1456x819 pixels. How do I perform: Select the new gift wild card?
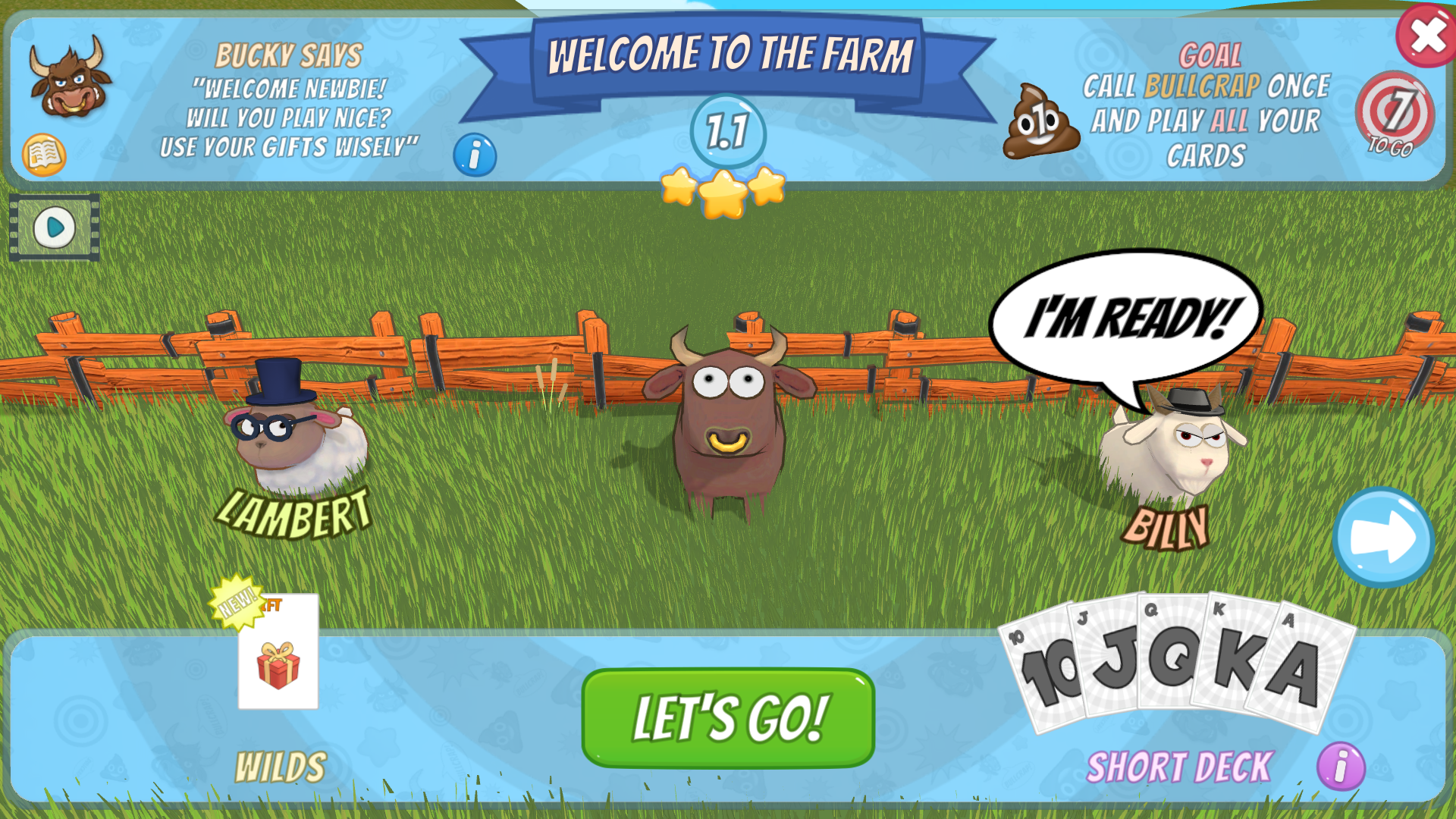tap(278, 652)
